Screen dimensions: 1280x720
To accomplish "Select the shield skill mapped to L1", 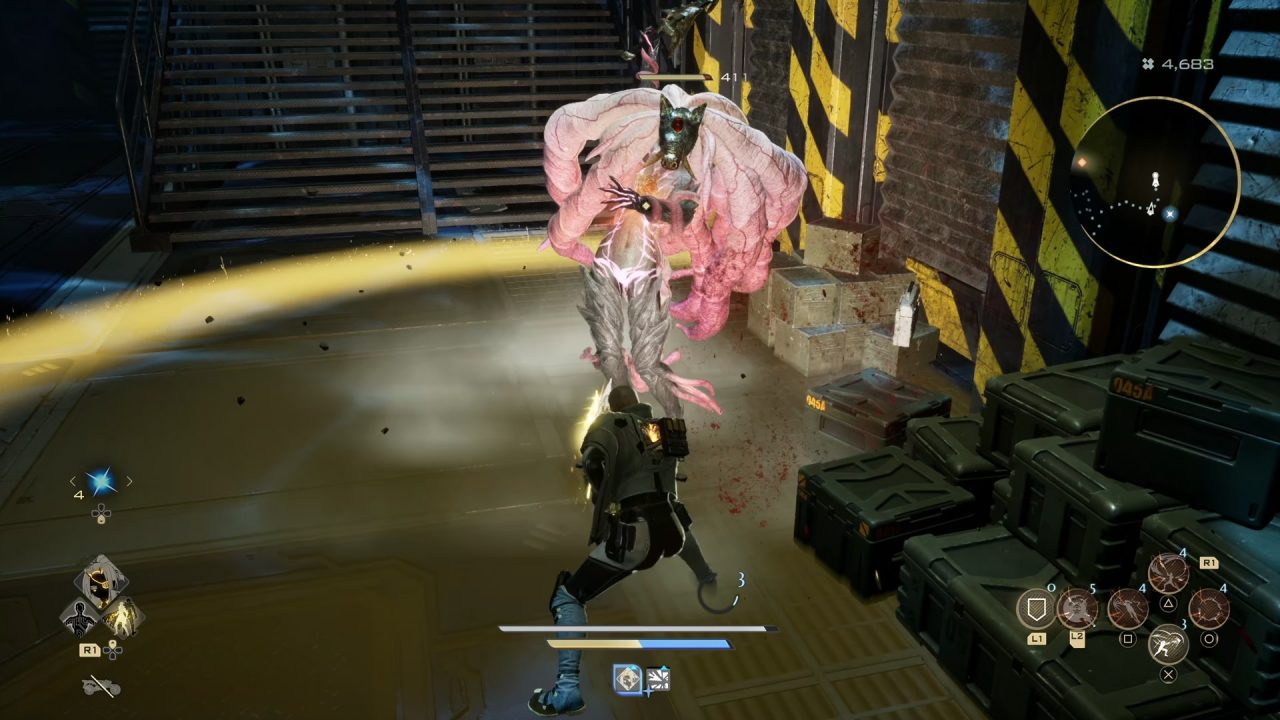I will tap(1034, 609).
